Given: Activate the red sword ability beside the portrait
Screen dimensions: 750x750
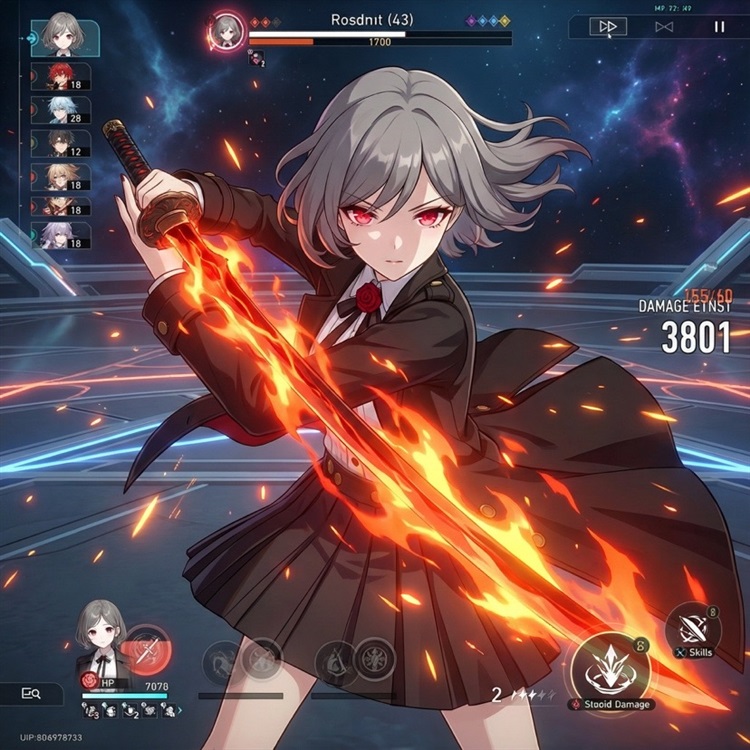Looking at the screenshot, I should point(148,652).
